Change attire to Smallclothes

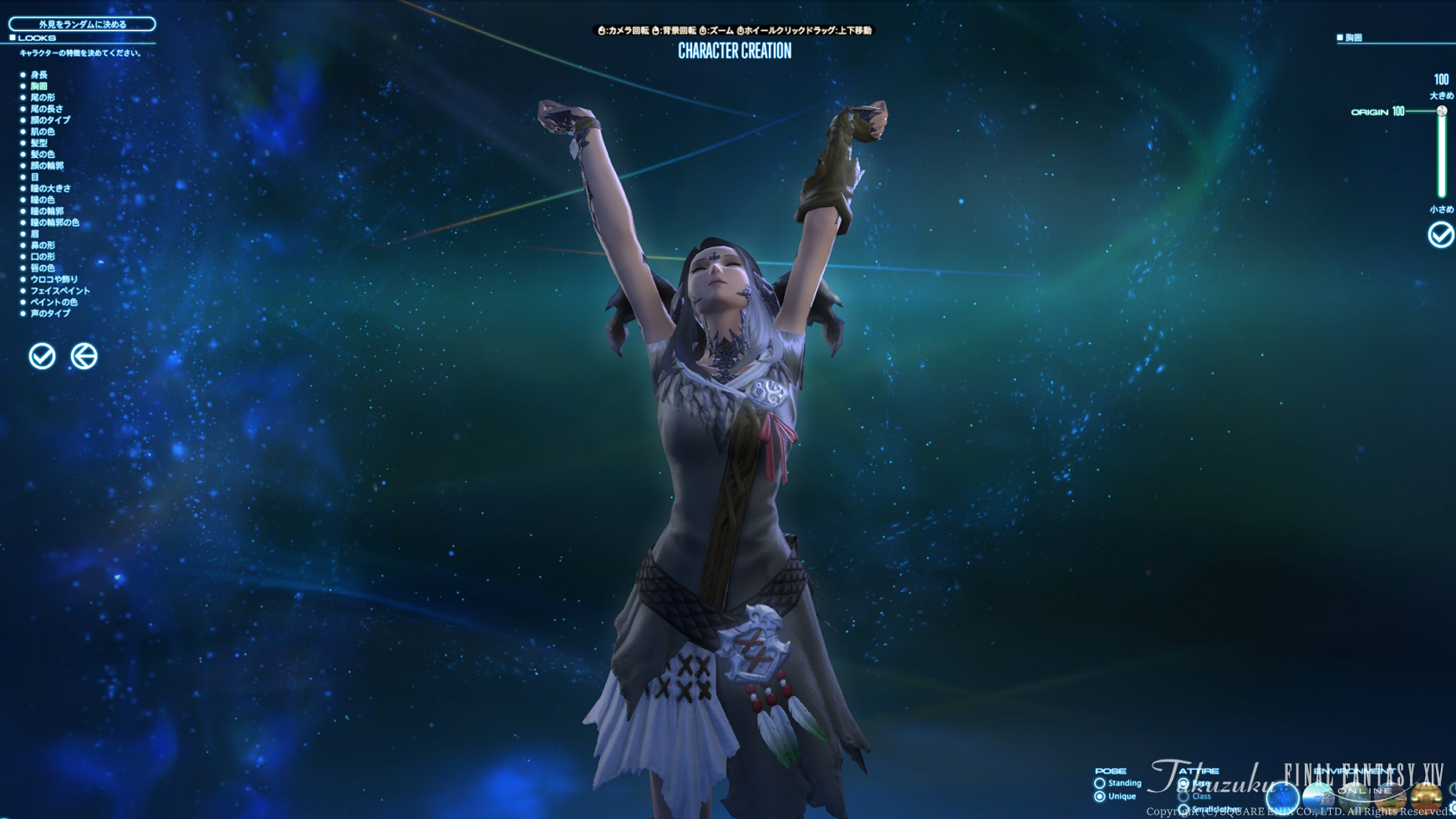click(1184, 807)
